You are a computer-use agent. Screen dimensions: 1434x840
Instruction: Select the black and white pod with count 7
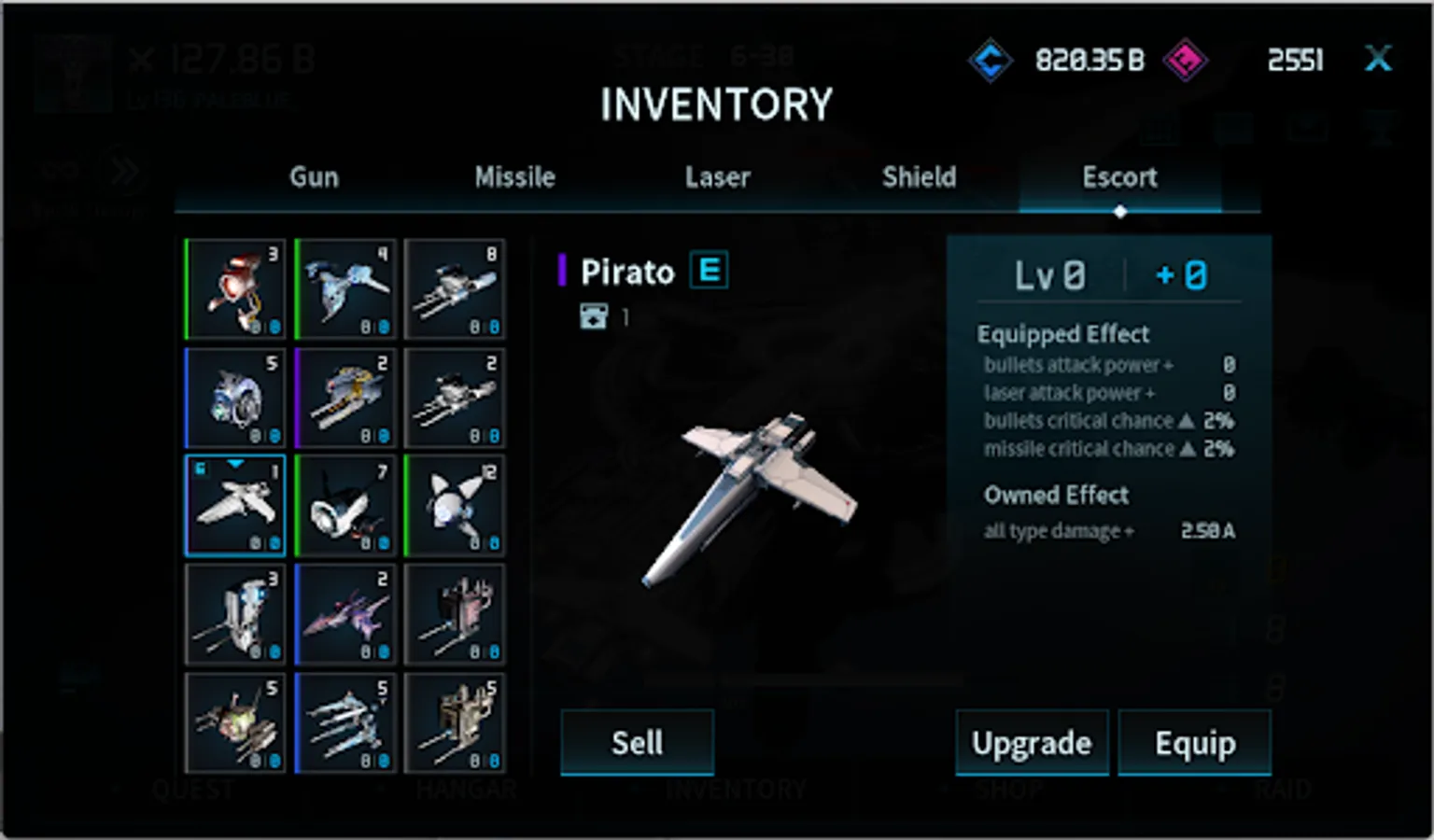pyautogui.click(x=345, y=505)
